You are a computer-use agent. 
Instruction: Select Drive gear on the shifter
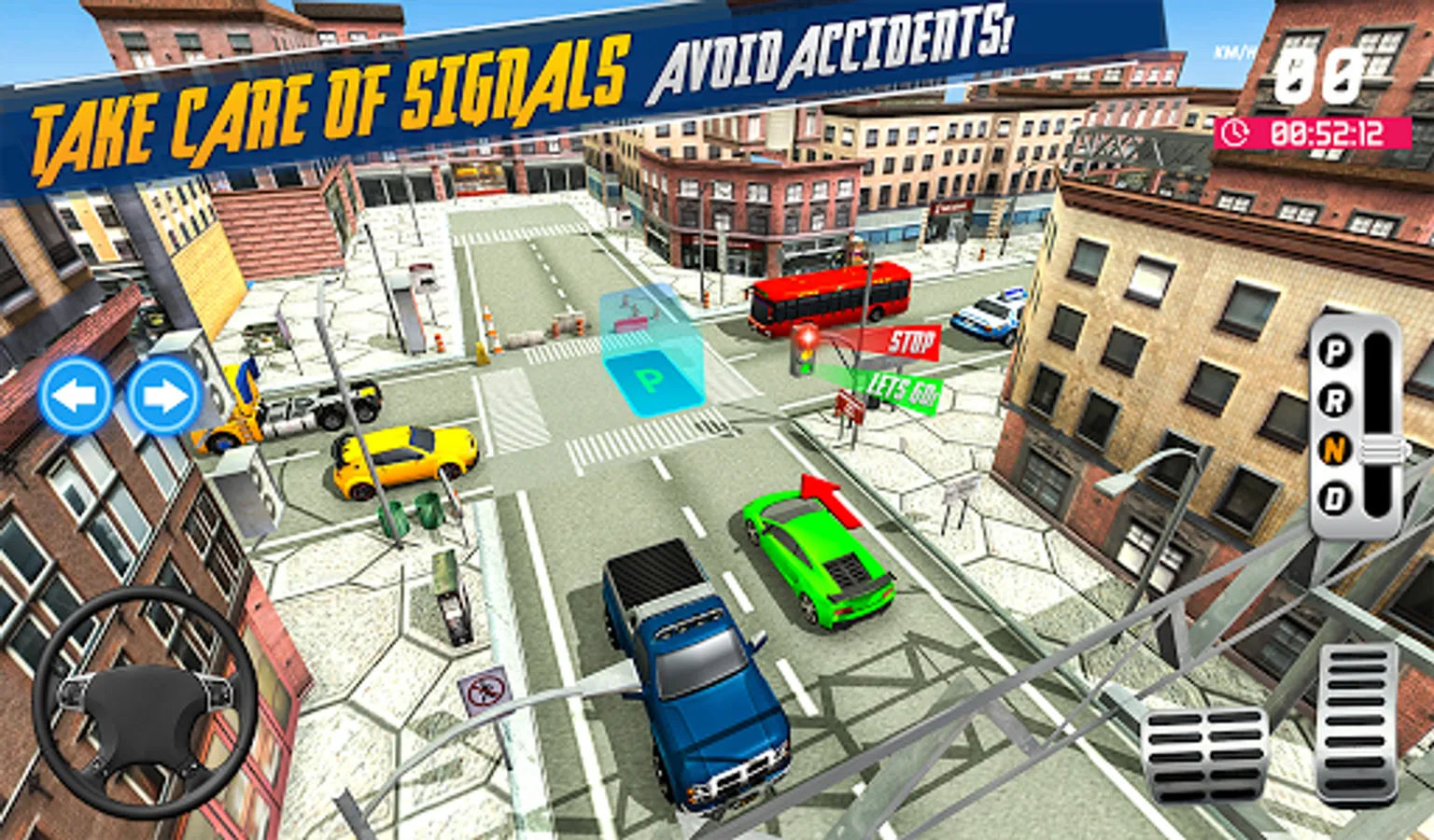1335,497
